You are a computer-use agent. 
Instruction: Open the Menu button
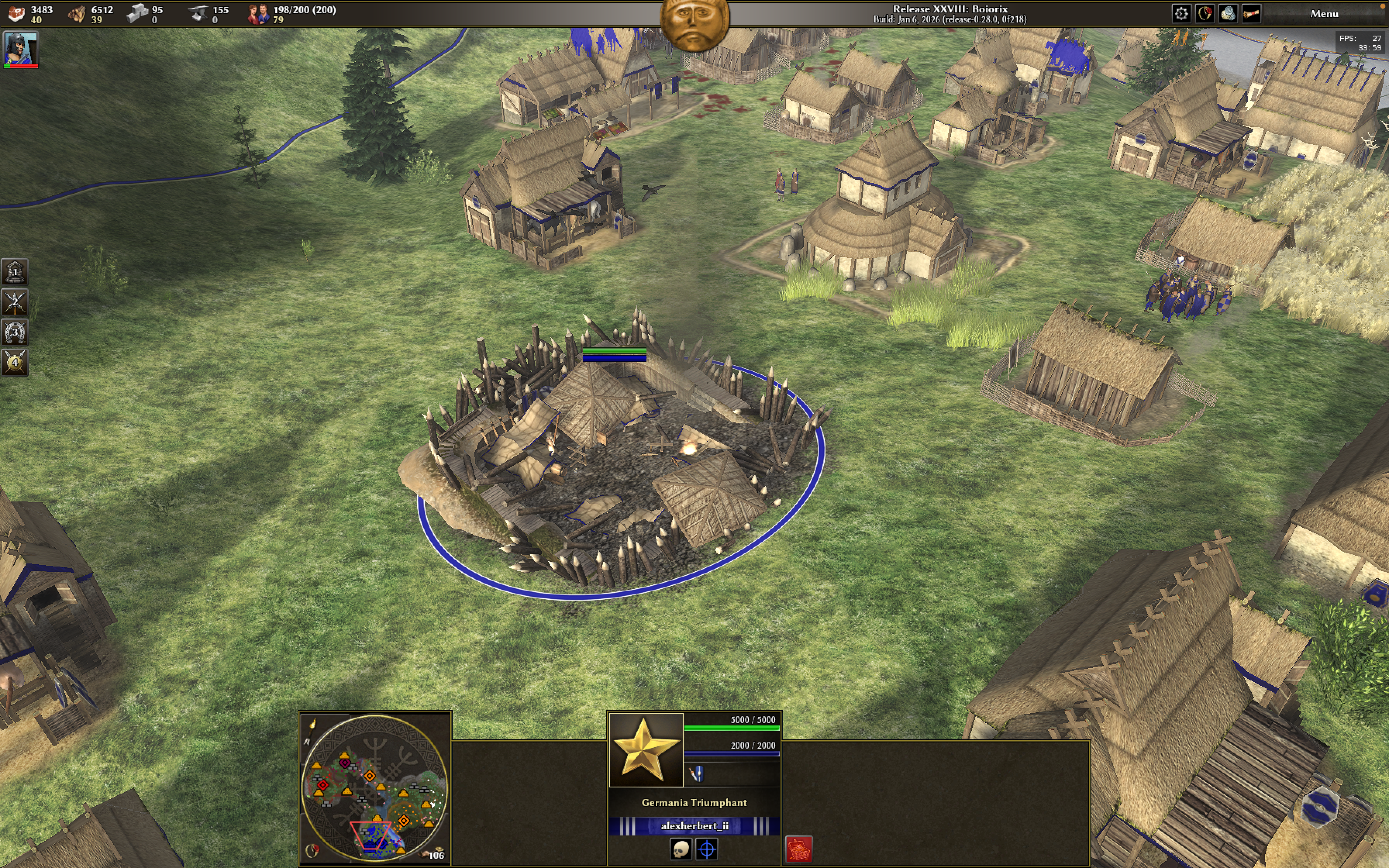pos(1324,14)
